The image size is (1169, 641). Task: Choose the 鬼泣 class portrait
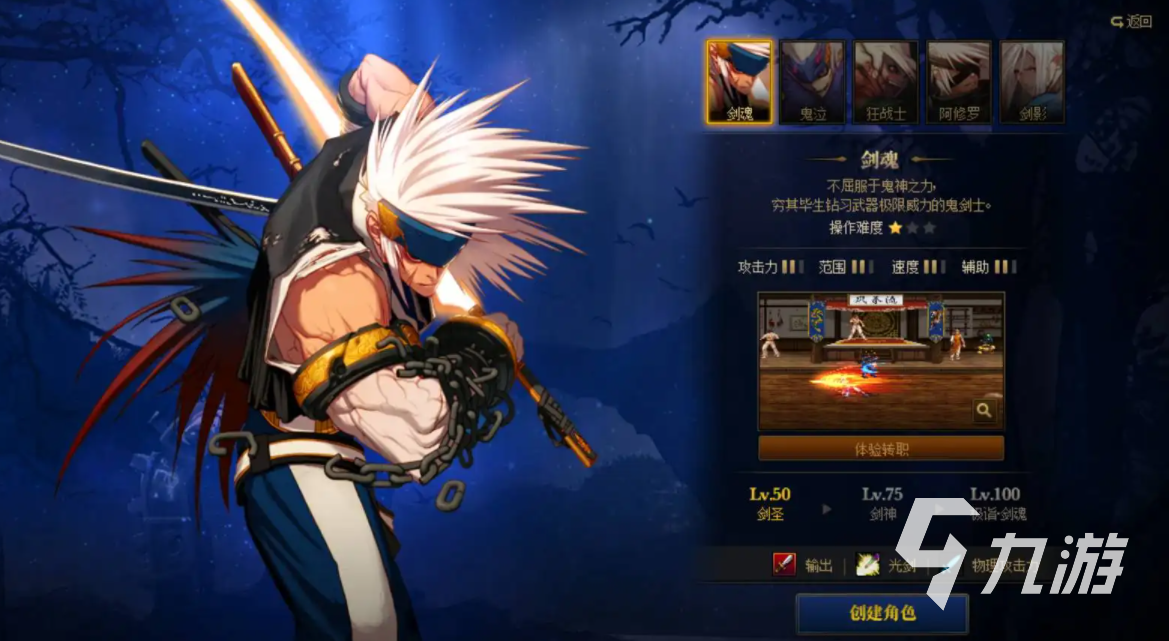point(812,81)
